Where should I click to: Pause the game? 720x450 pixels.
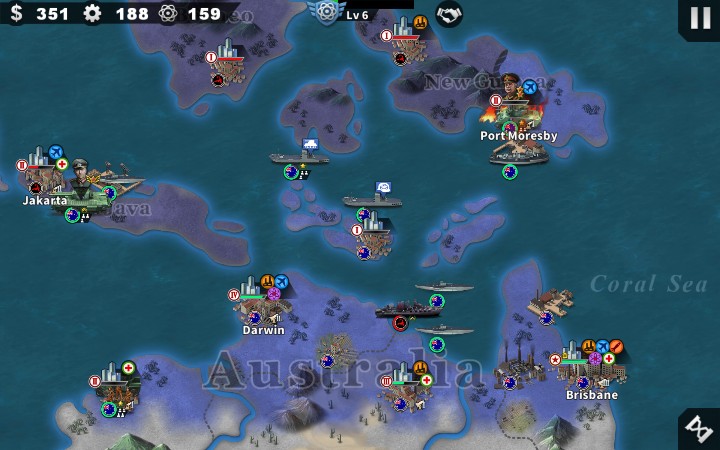pyautogui.click(x=696, y=17)
